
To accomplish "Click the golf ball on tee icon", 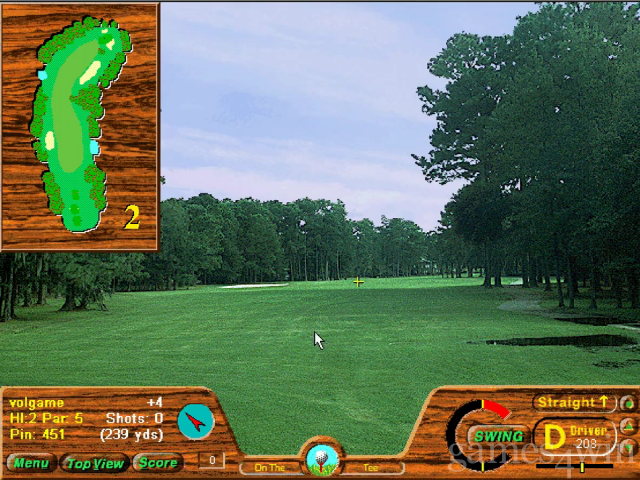I will (x=322, y=459).
